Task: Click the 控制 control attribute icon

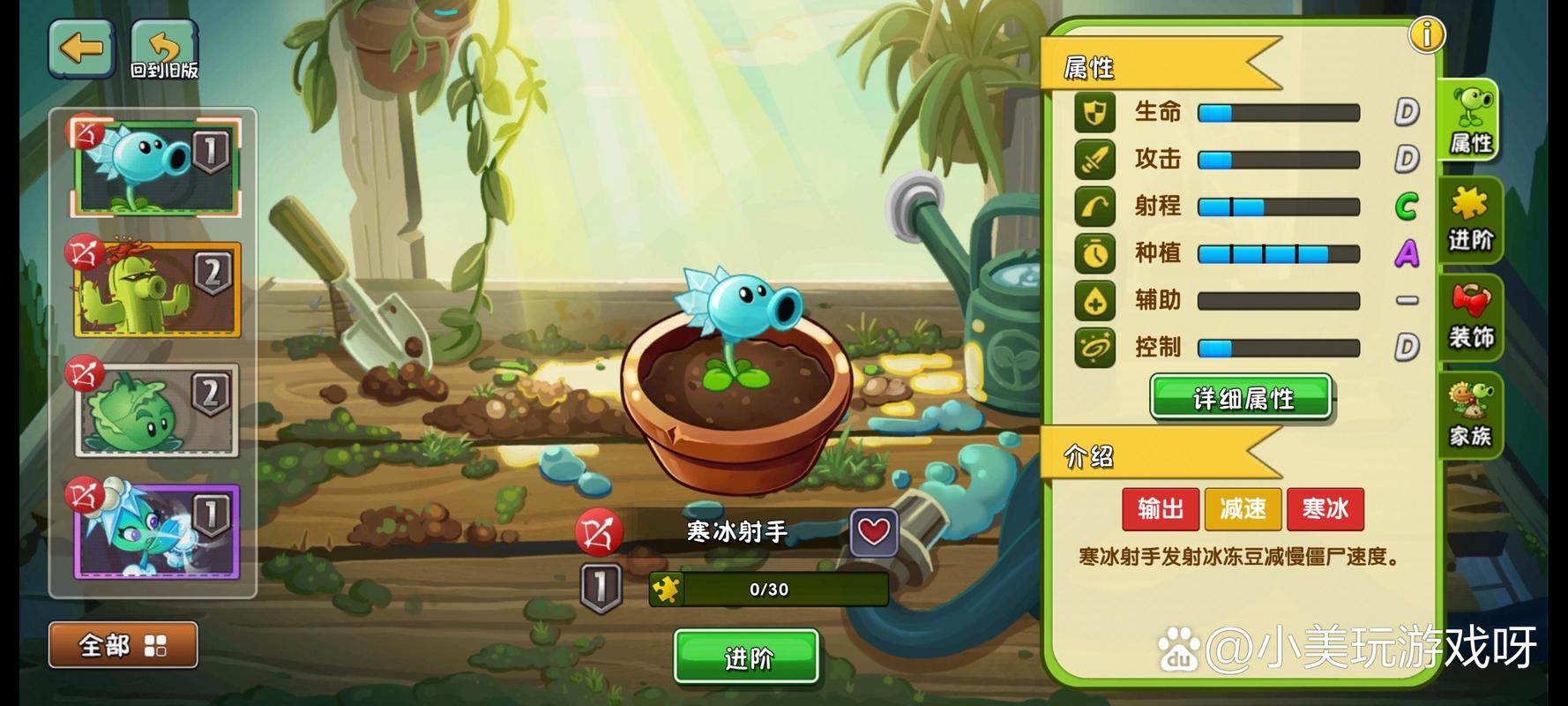Action: (1094, 347)
